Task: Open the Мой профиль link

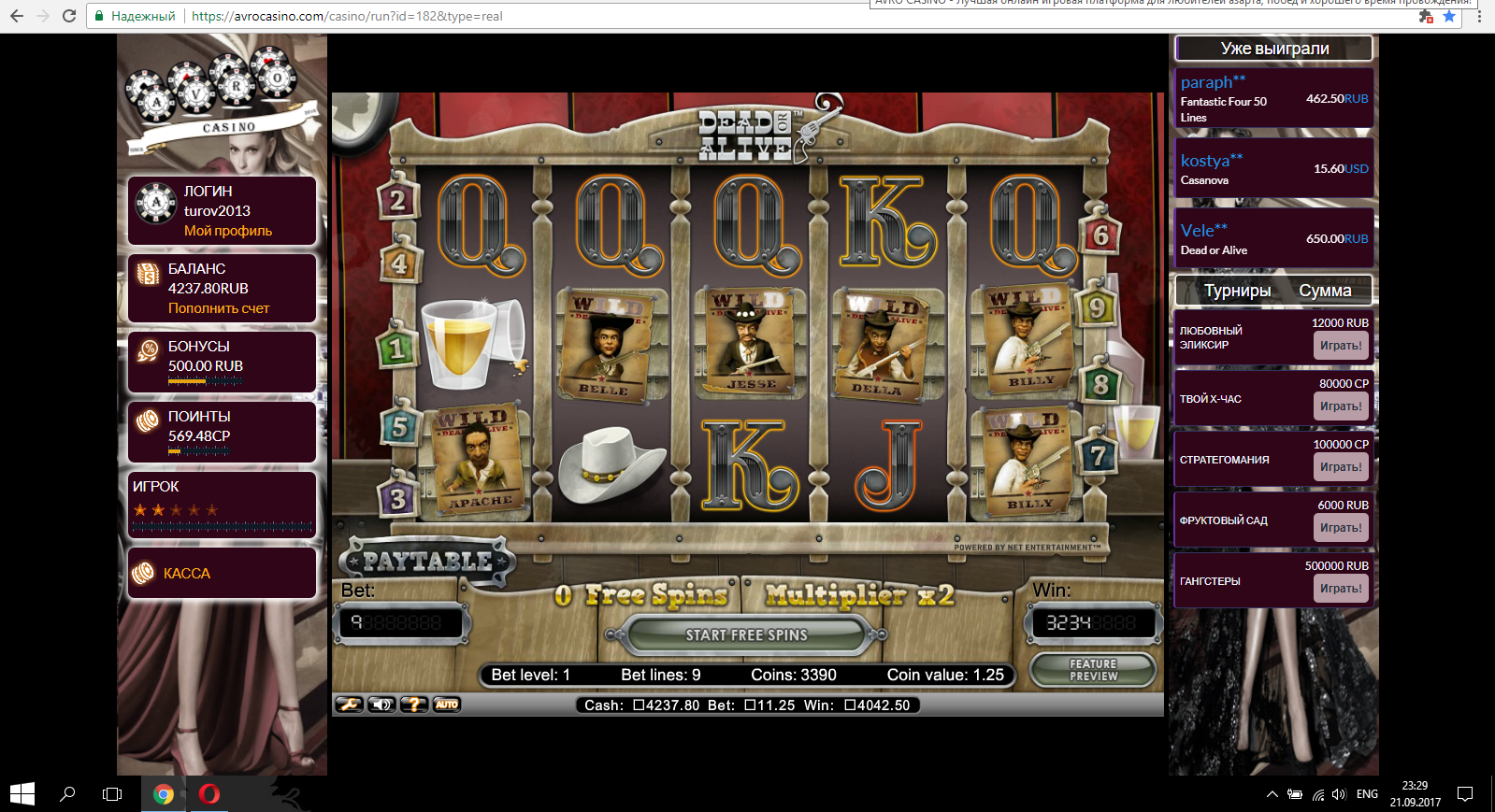Action: click(228, 231)
